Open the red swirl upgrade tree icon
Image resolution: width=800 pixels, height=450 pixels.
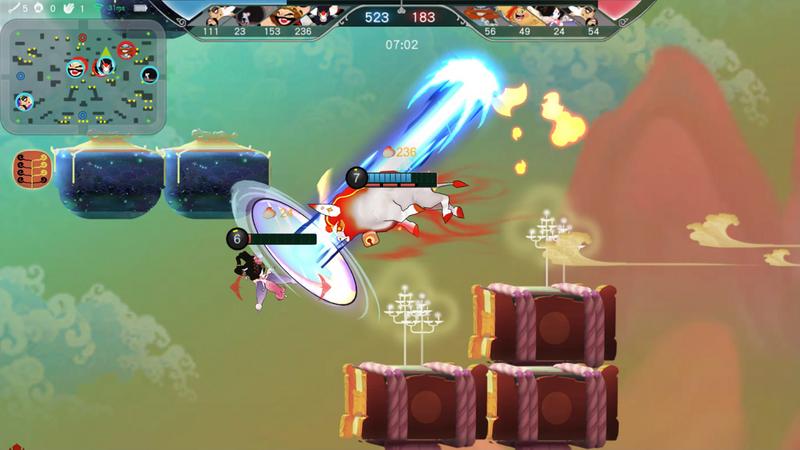point(31,168)
